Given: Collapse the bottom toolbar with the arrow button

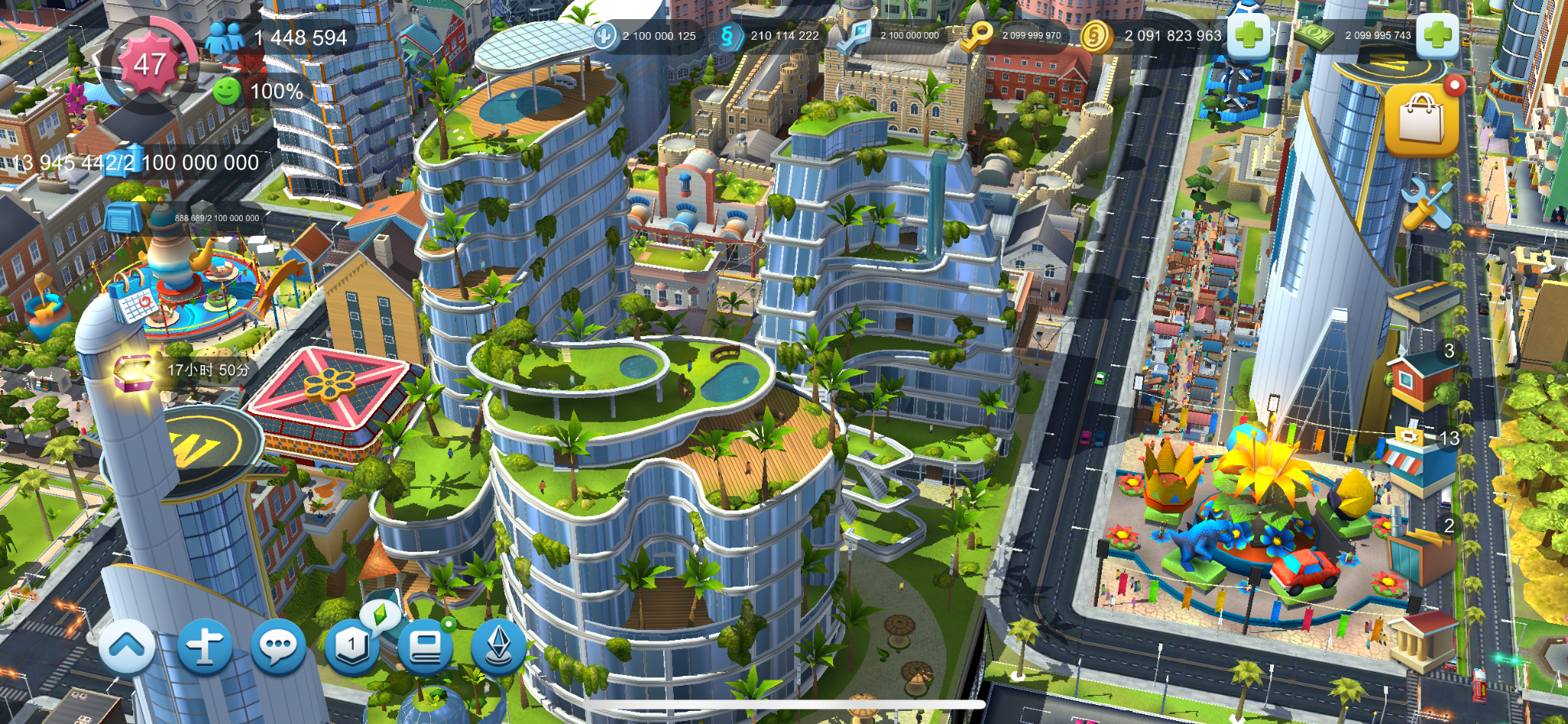Looking at the screenshot, I should click(127, 647).
